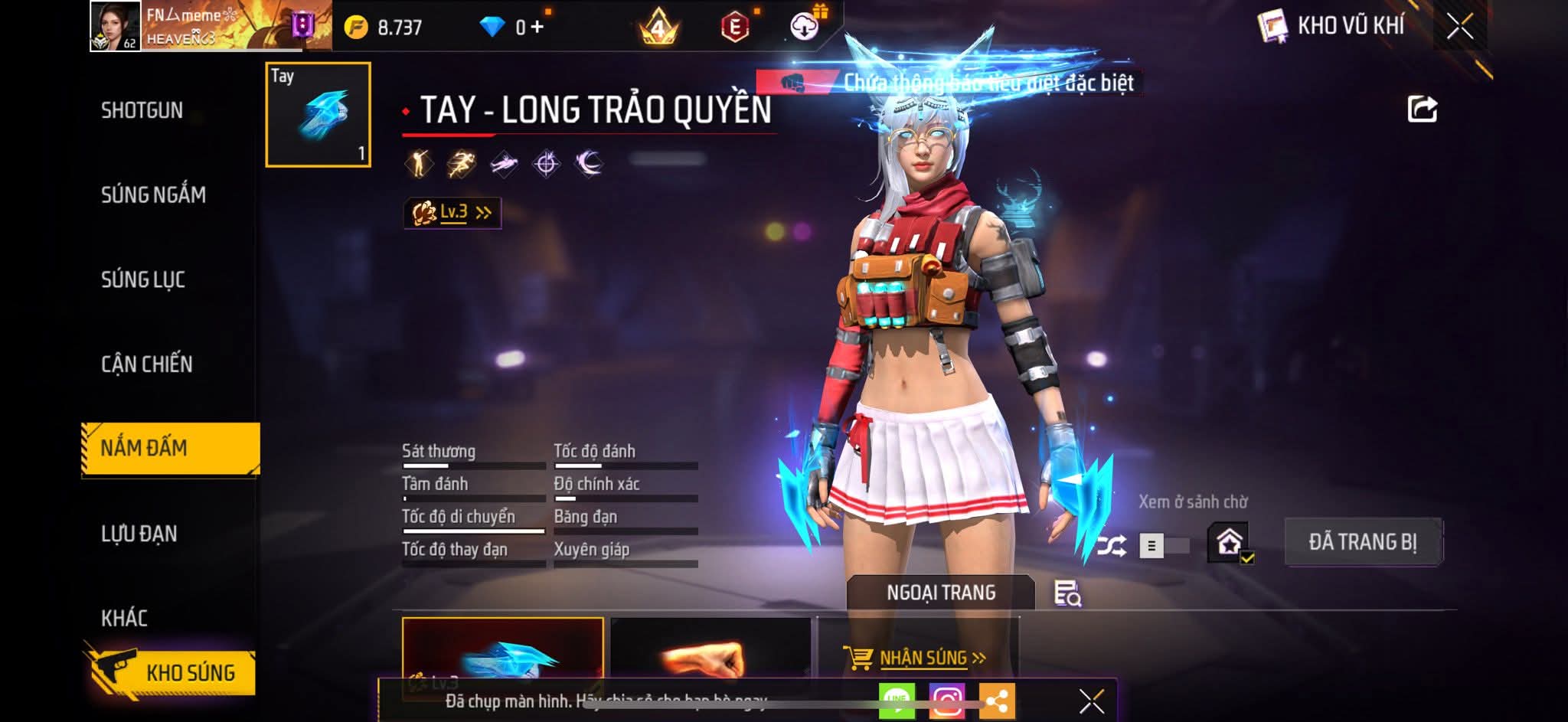Image resolution: width=1568 pixels, height=722 pixels.
Task: Close the KHO VŨ KHÍ screen
Action: (x=1459, y=27)
